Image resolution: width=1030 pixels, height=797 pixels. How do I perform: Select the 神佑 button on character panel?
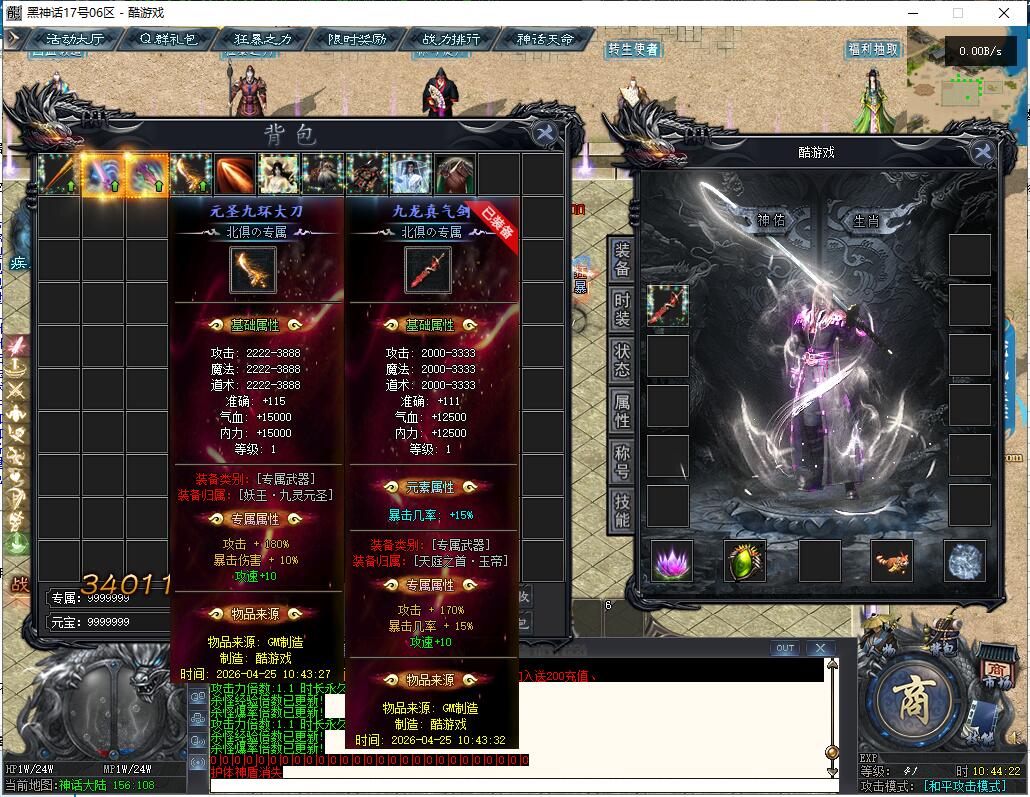point(771,220)
